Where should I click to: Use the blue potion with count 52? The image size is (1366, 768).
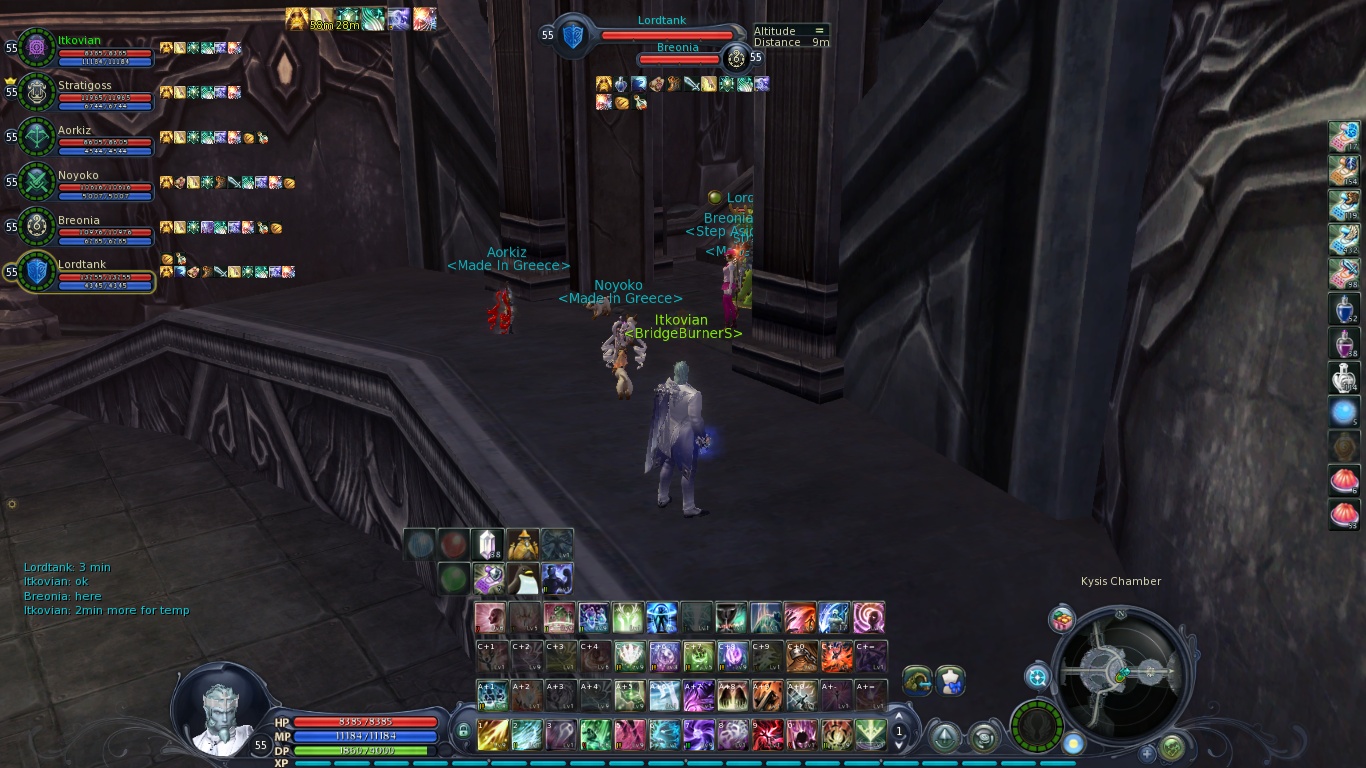1343,309
